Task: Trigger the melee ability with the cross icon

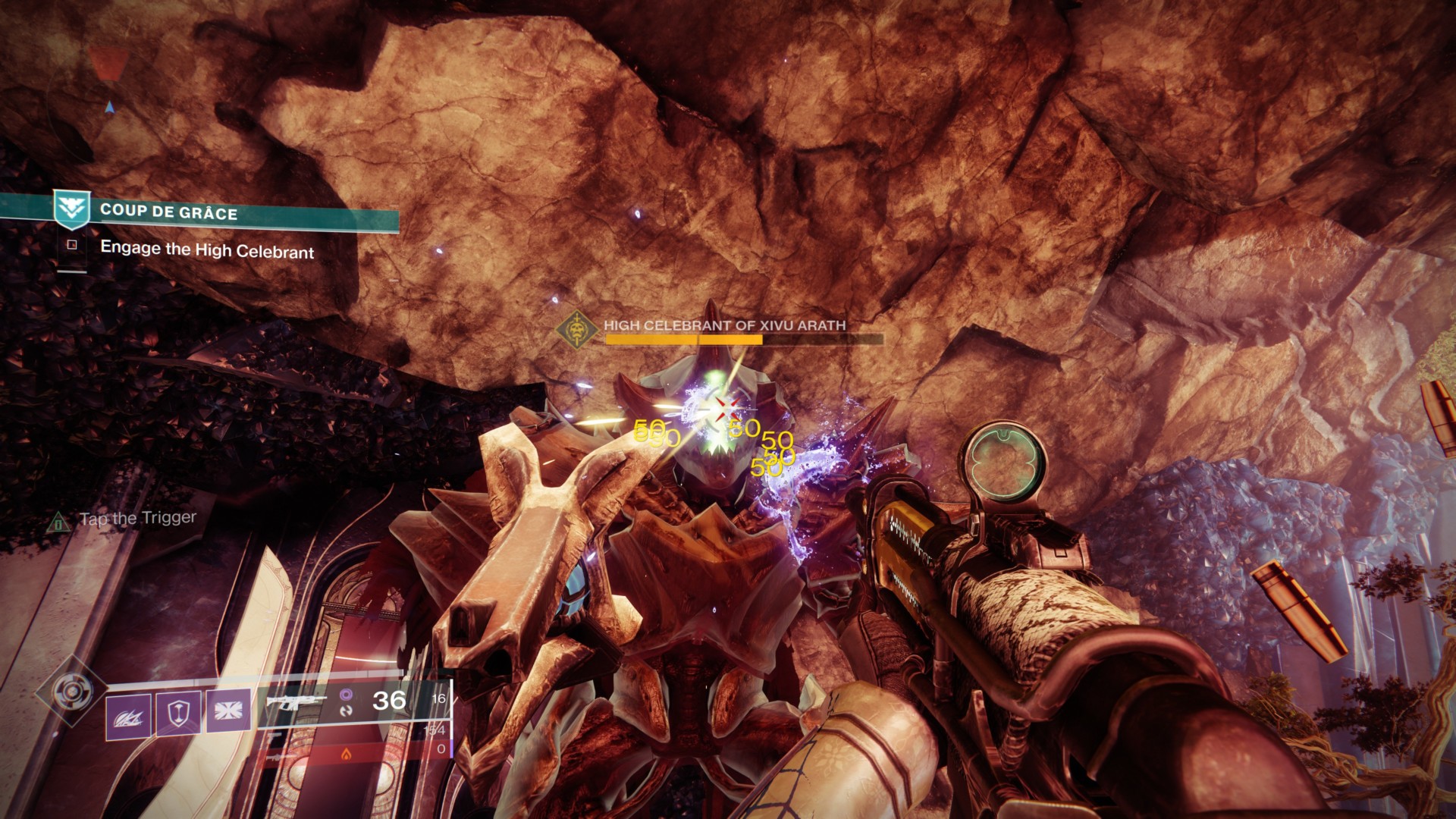Action: tap(227, 711)
